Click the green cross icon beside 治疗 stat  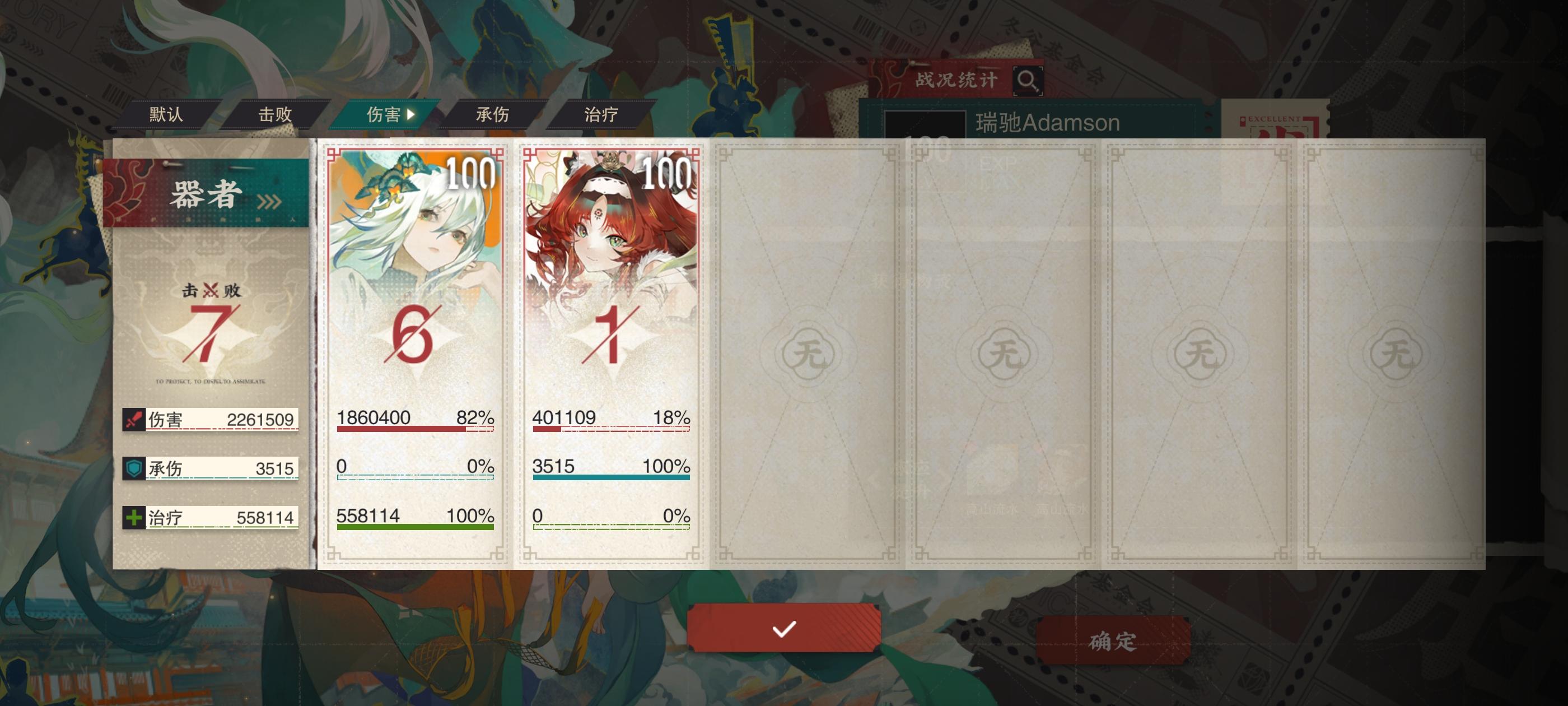133,517
